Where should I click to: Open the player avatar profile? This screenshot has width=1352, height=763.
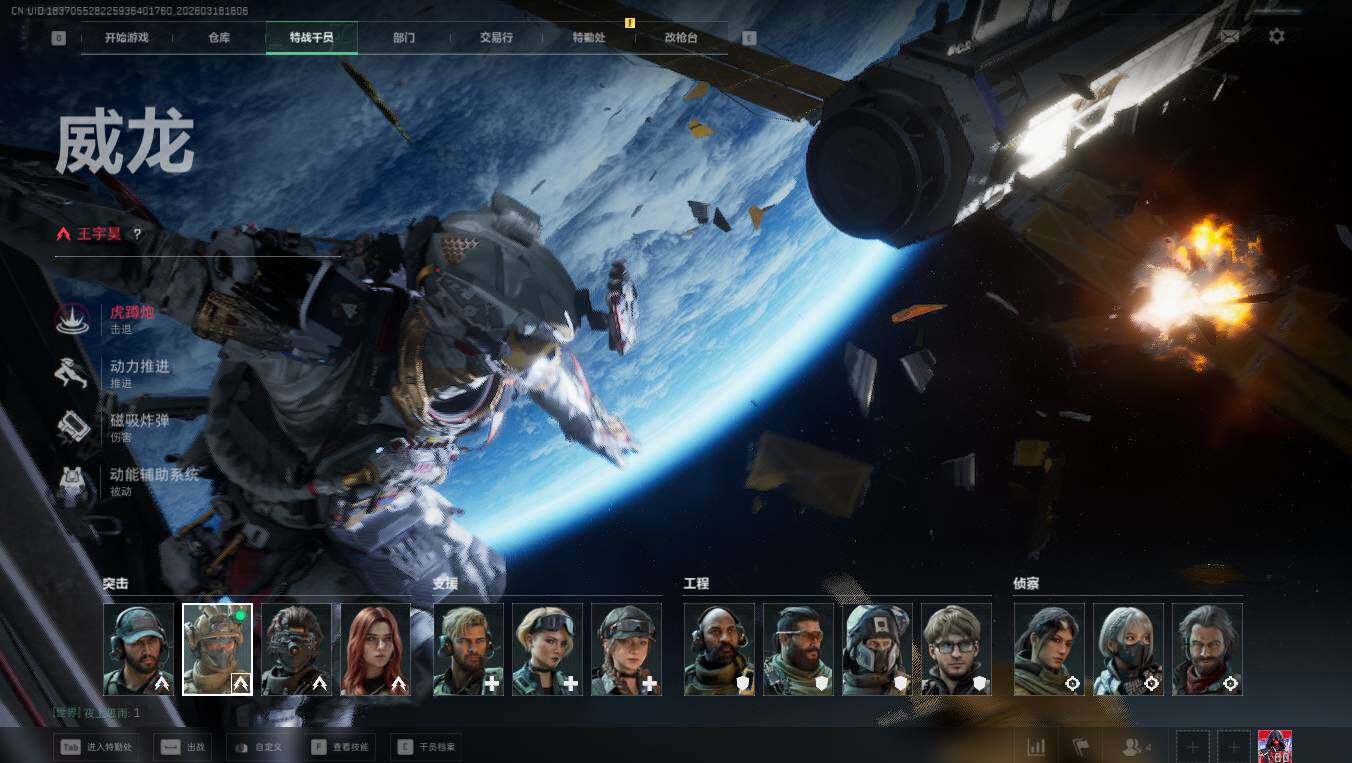(1274, 746)
